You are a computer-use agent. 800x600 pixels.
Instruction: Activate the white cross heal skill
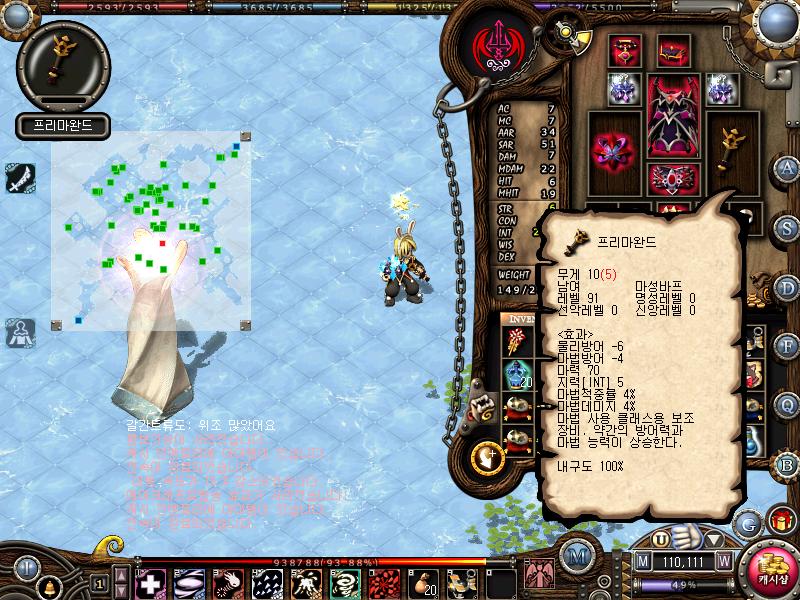click(150, 581)
